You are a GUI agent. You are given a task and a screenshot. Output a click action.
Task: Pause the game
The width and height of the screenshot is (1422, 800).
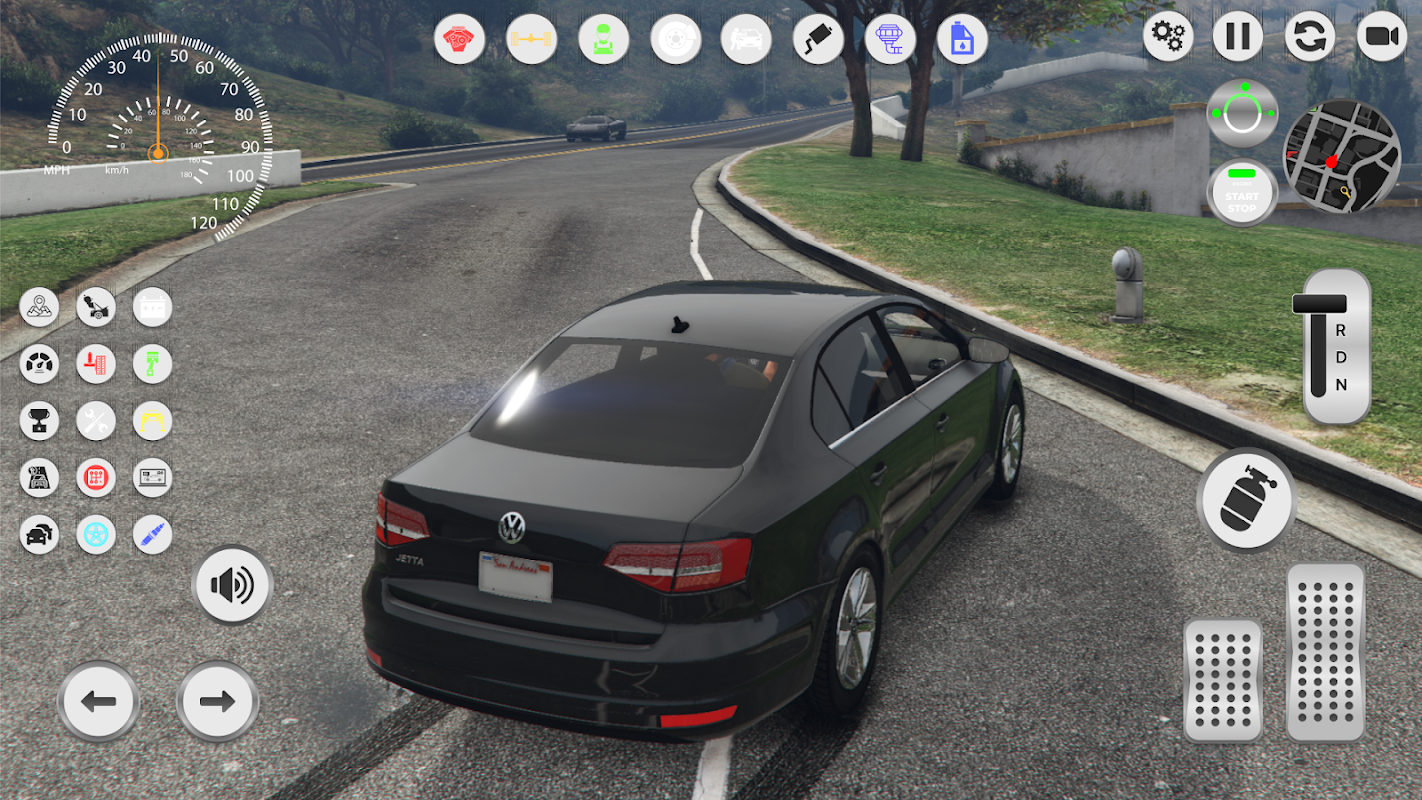pyautogui.click(x=1238, y=37)
